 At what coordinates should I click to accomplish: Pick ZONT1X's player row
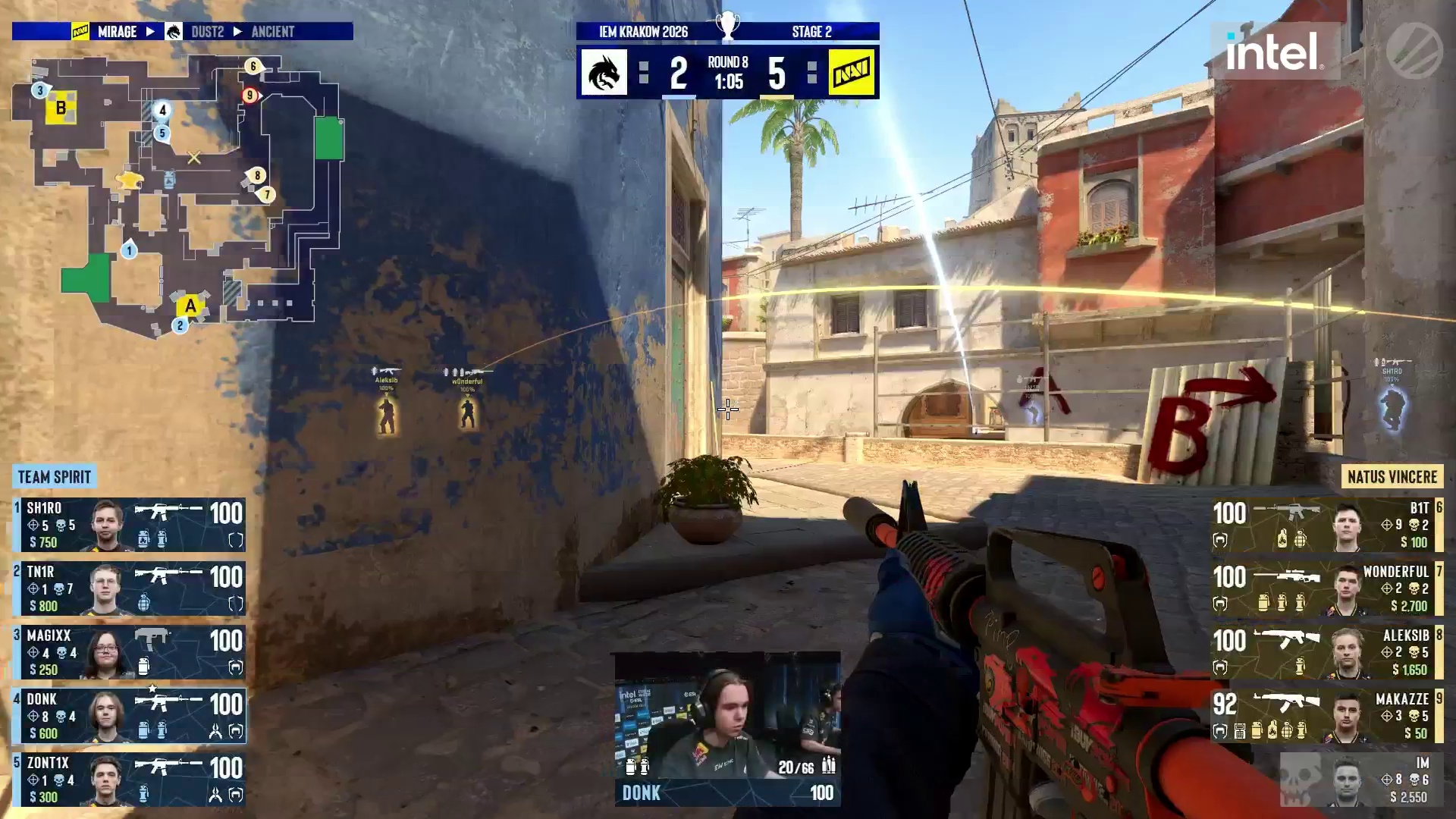pyautogui.click(x=129, y=780)
